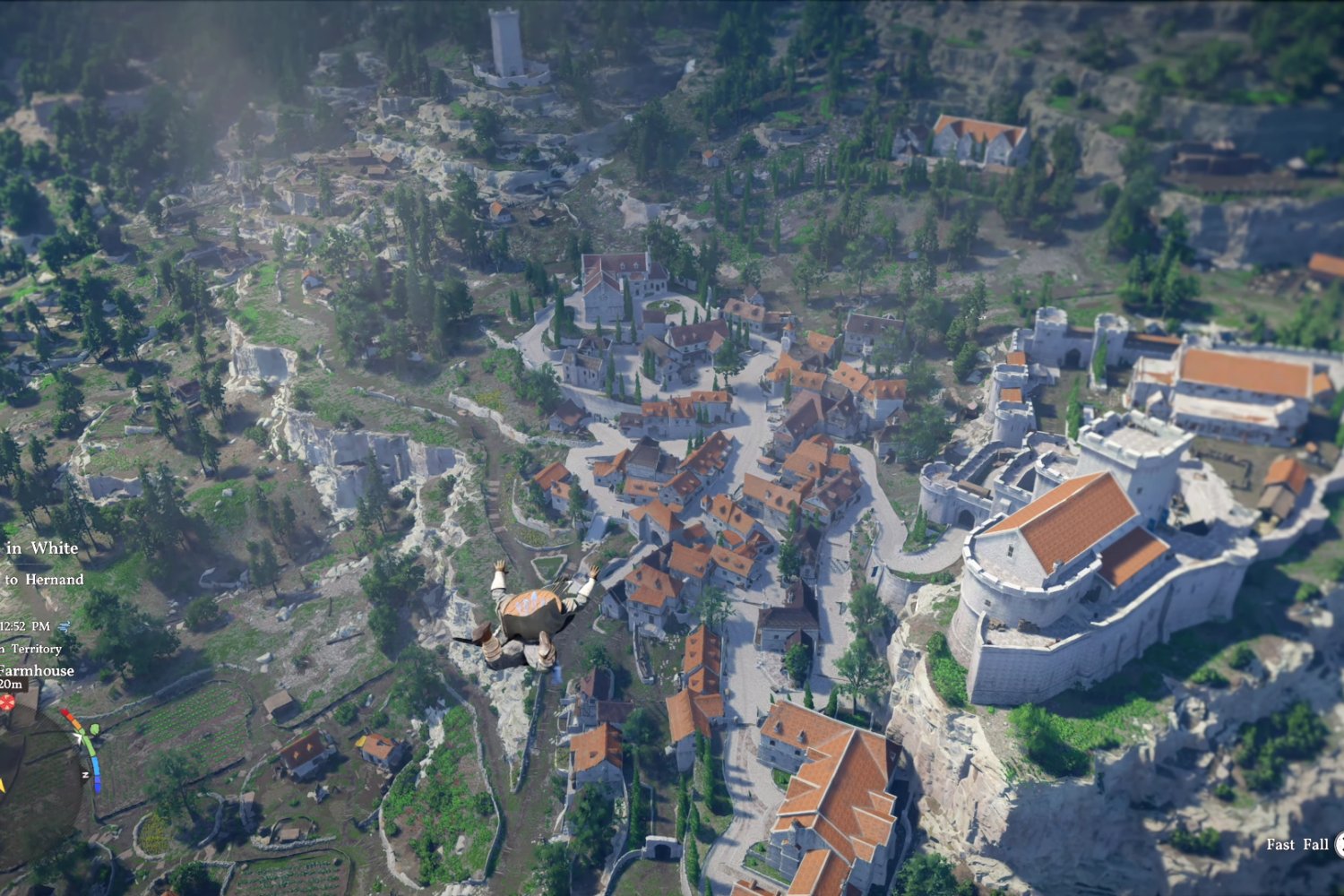1344x896 pixels.
Task: Click the yellow direction pointer on the minimap edge
Action: point(3,785)
